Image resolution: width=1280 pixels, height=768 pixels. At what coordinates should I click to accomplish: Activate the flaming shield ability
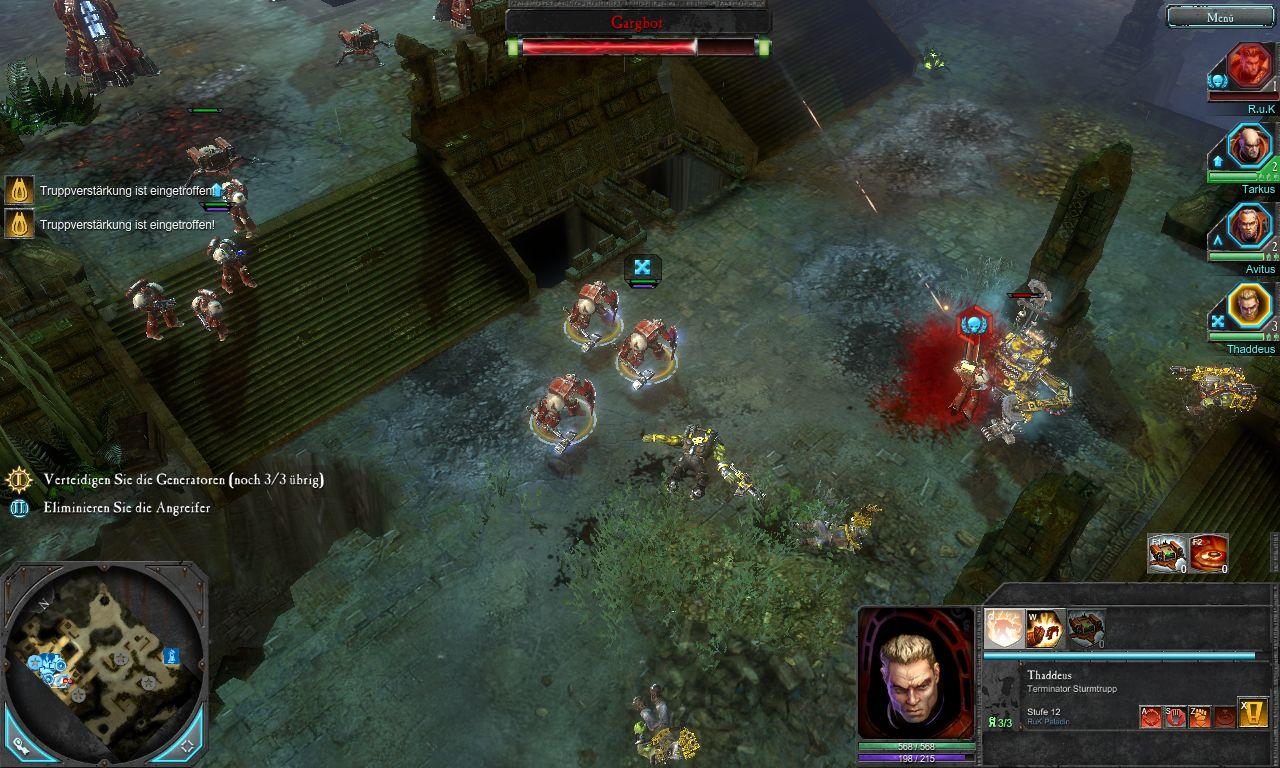pyautogui.click(x=1003, y=629)
